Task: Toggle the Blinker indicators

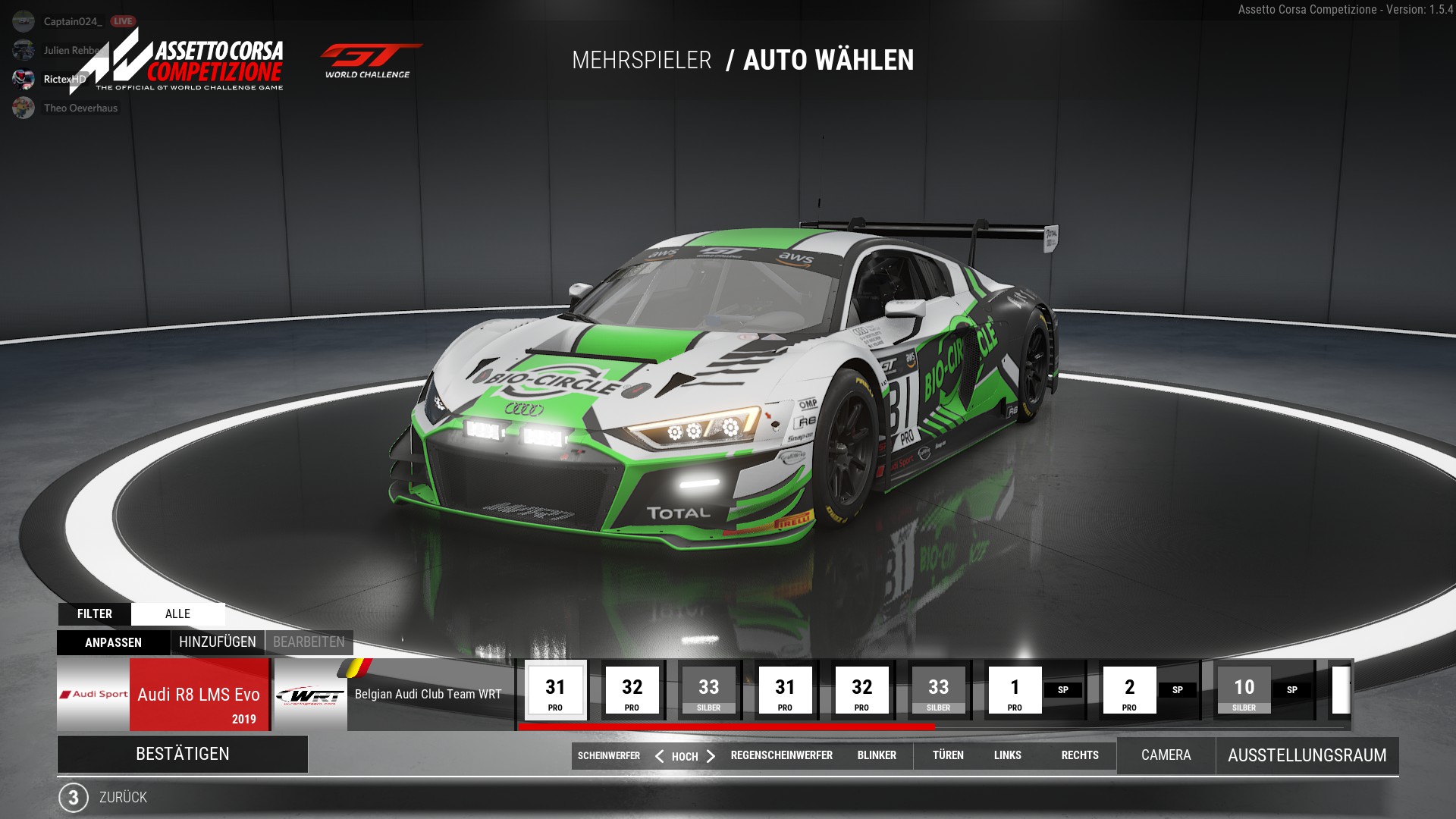Action: click(877, 755)
